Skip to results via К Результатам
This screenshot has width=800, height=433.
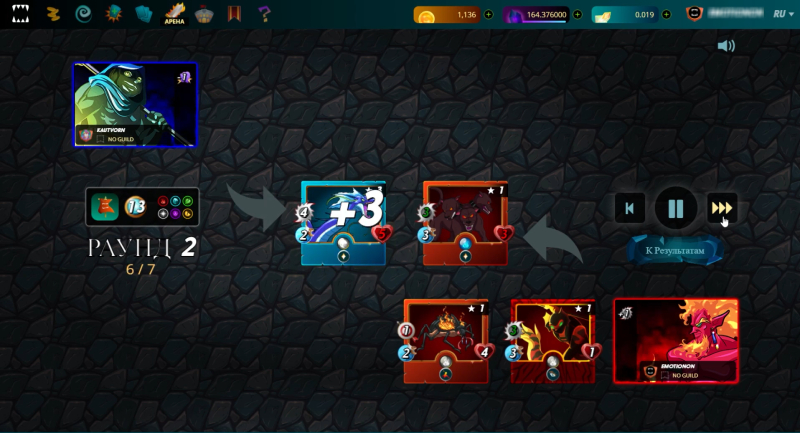tap(675, 250)
